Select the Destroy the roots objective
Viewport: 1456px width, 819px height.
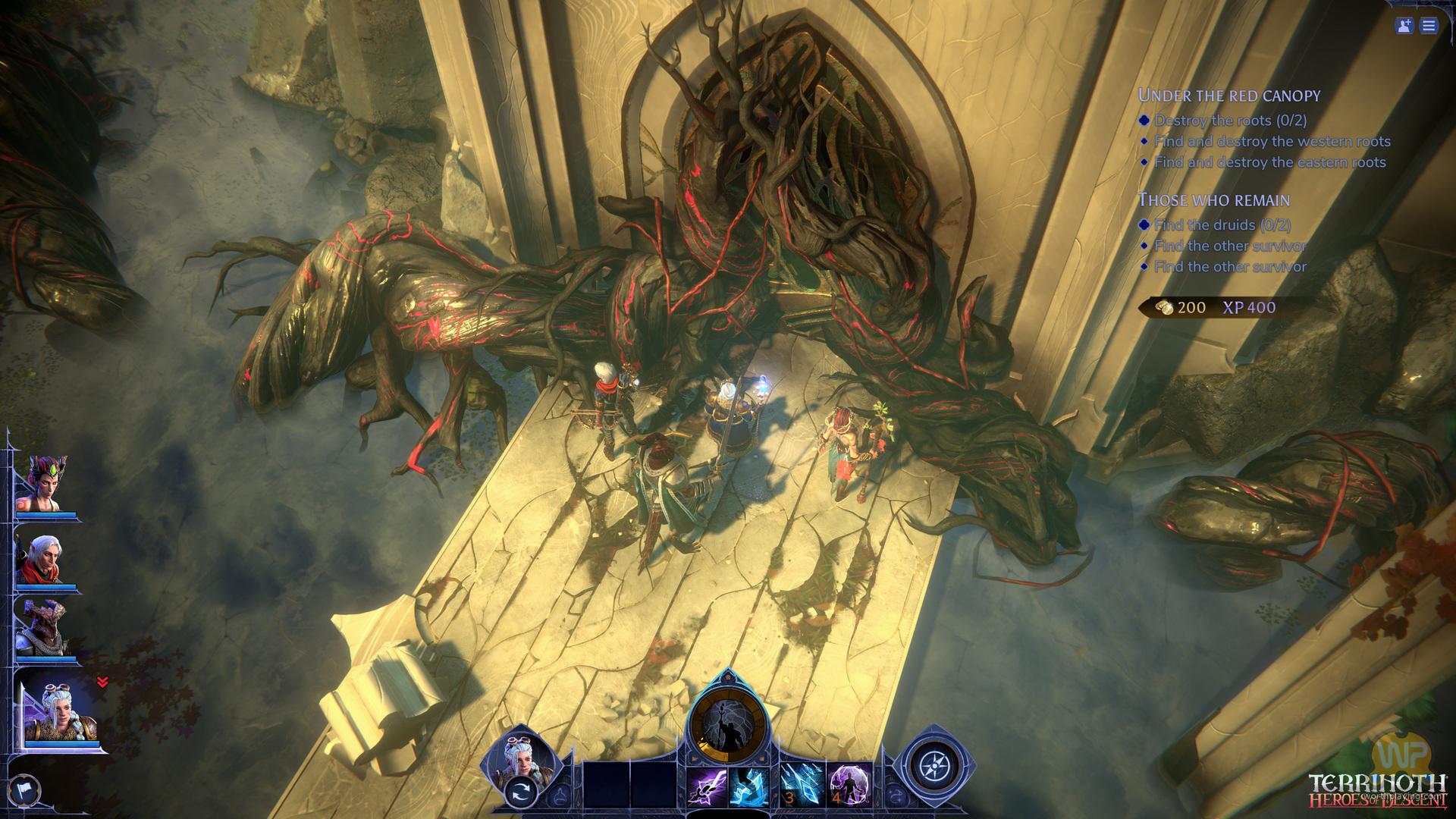point(1219,121)
